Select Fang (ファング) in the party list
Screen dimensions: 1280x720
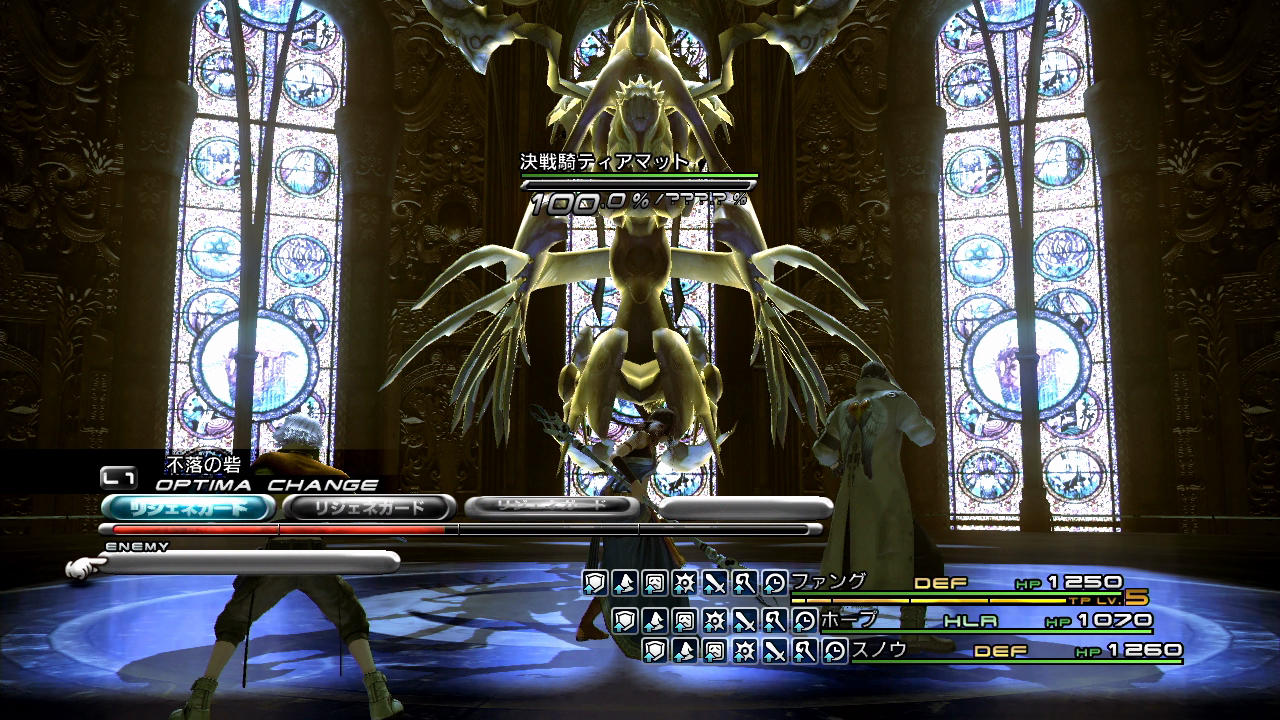829,581
